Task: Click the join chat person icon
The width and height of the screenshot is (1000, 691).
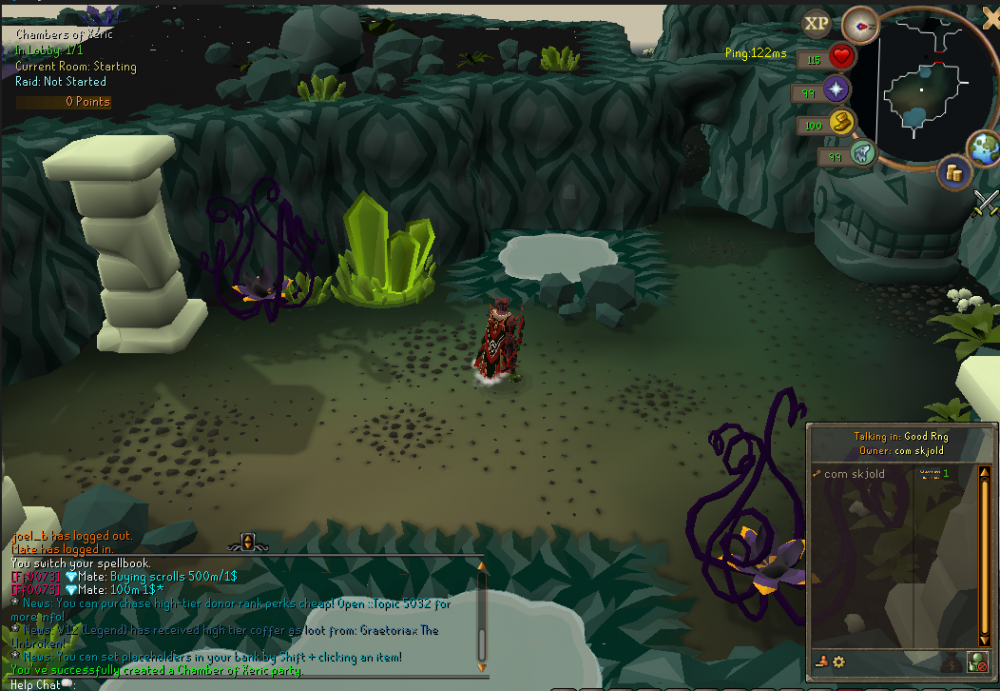Action: pos(822,661)
